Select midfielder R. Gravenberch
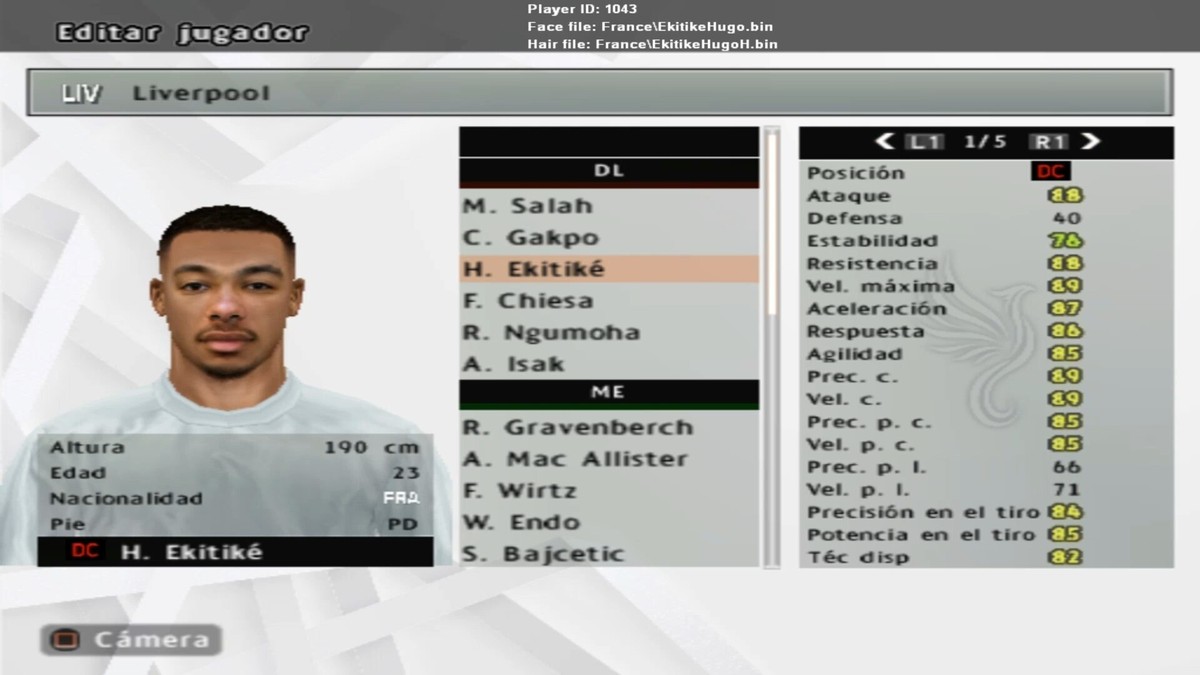The image size is (1200, 675). tap(577, 428)
